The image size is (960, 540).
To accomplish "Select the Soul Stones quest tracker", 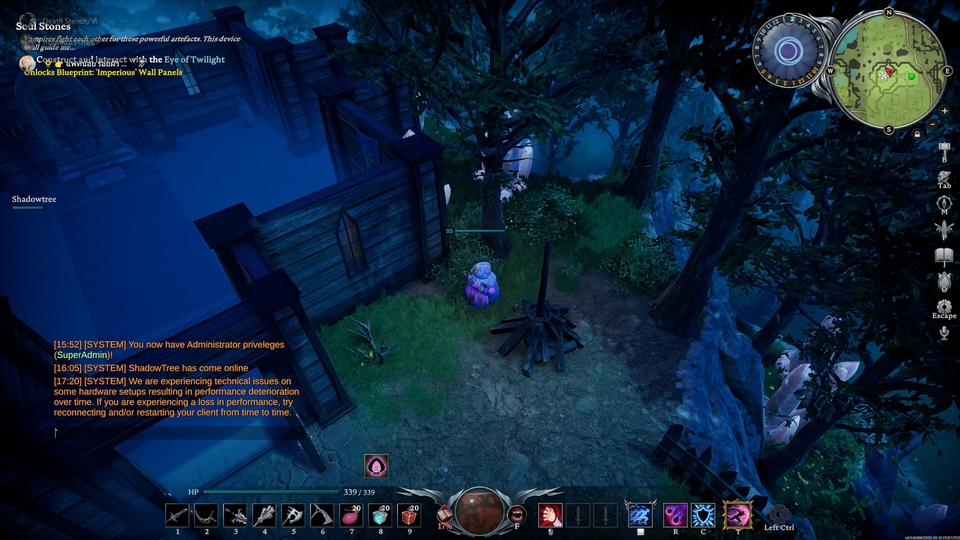I will pos(43,26).
